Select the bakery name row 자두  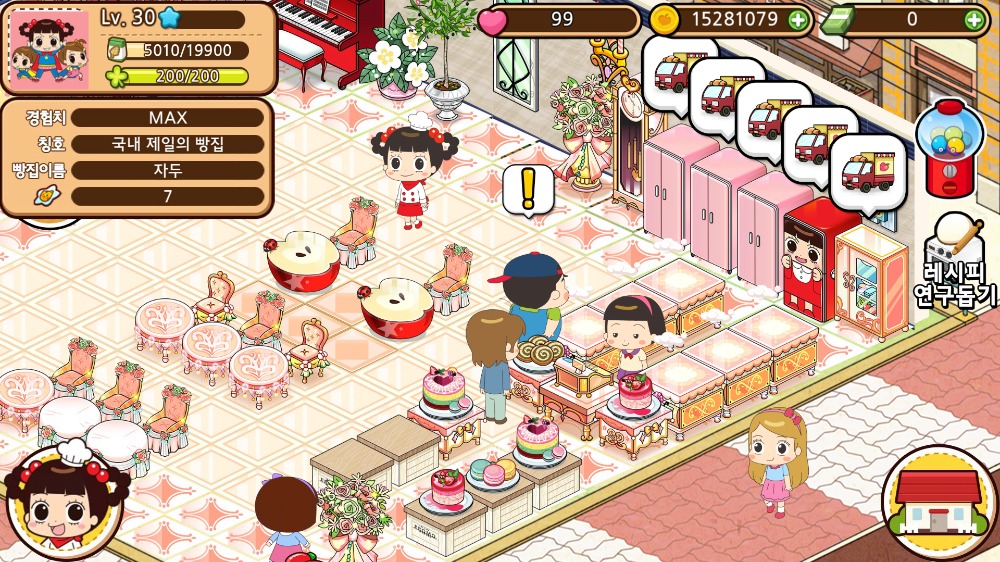(167, 170)
